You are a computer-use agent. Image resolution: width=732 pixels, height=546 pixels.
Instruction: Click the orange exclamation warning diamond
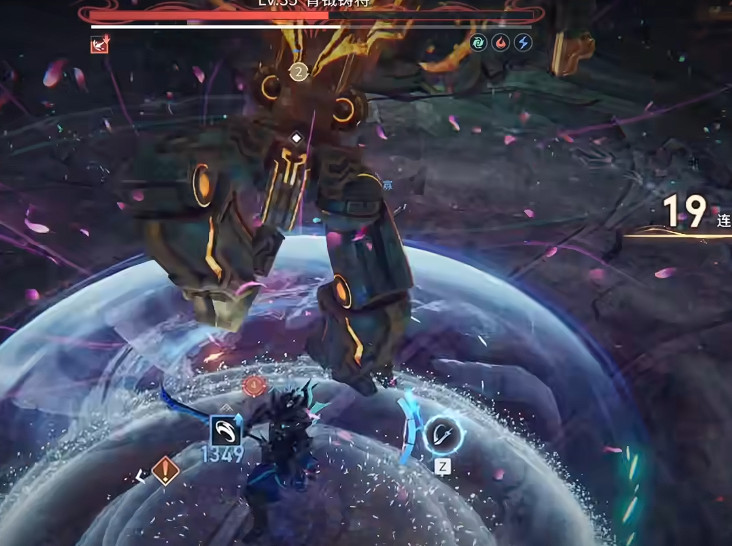166,471
